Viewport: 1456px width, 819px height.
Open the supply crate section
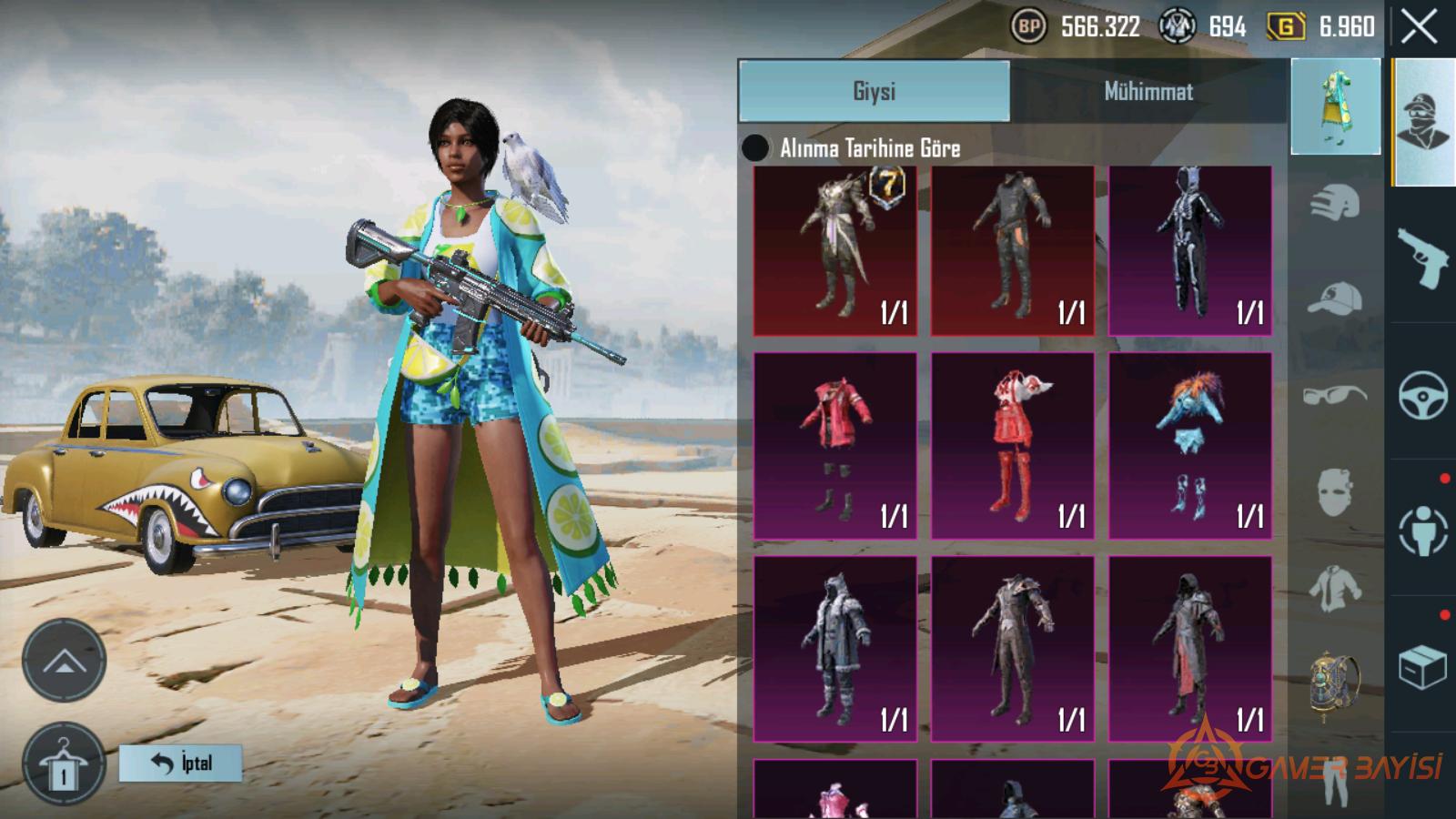[x=1422, y=667]
